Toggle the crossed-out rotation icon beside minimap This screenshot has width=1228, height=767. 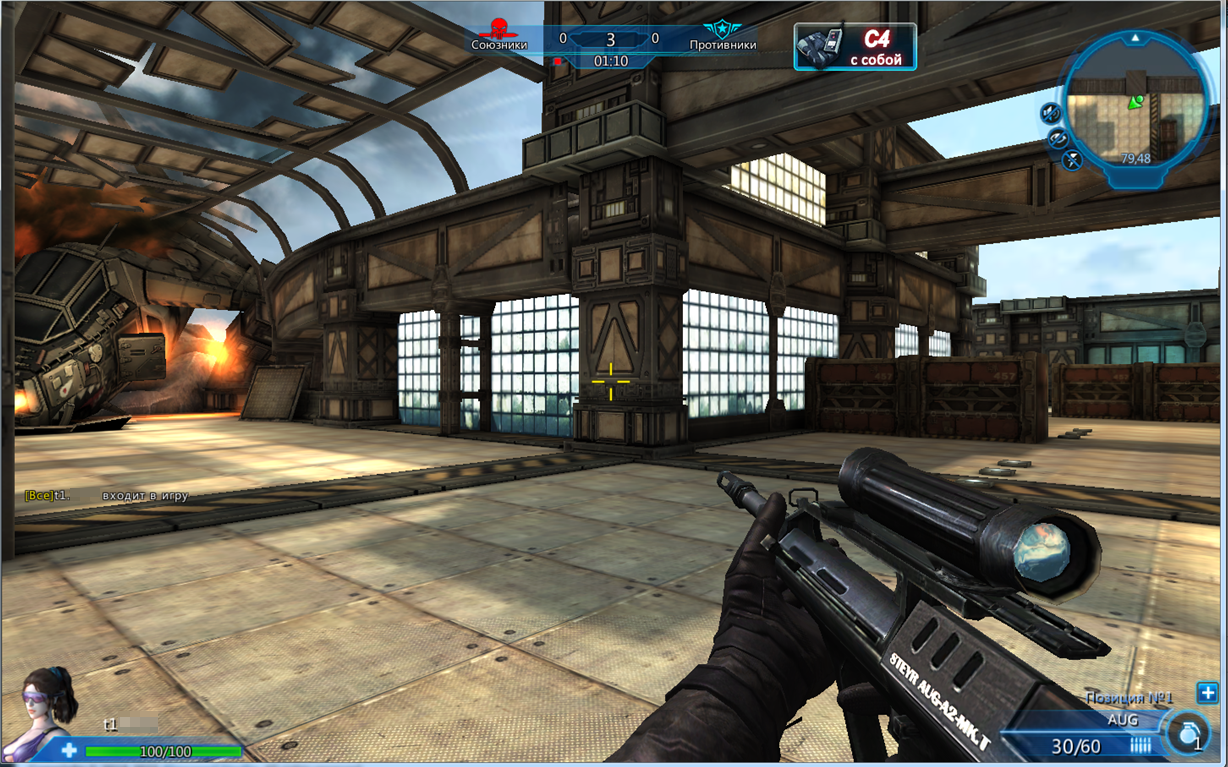(1058, 138)
